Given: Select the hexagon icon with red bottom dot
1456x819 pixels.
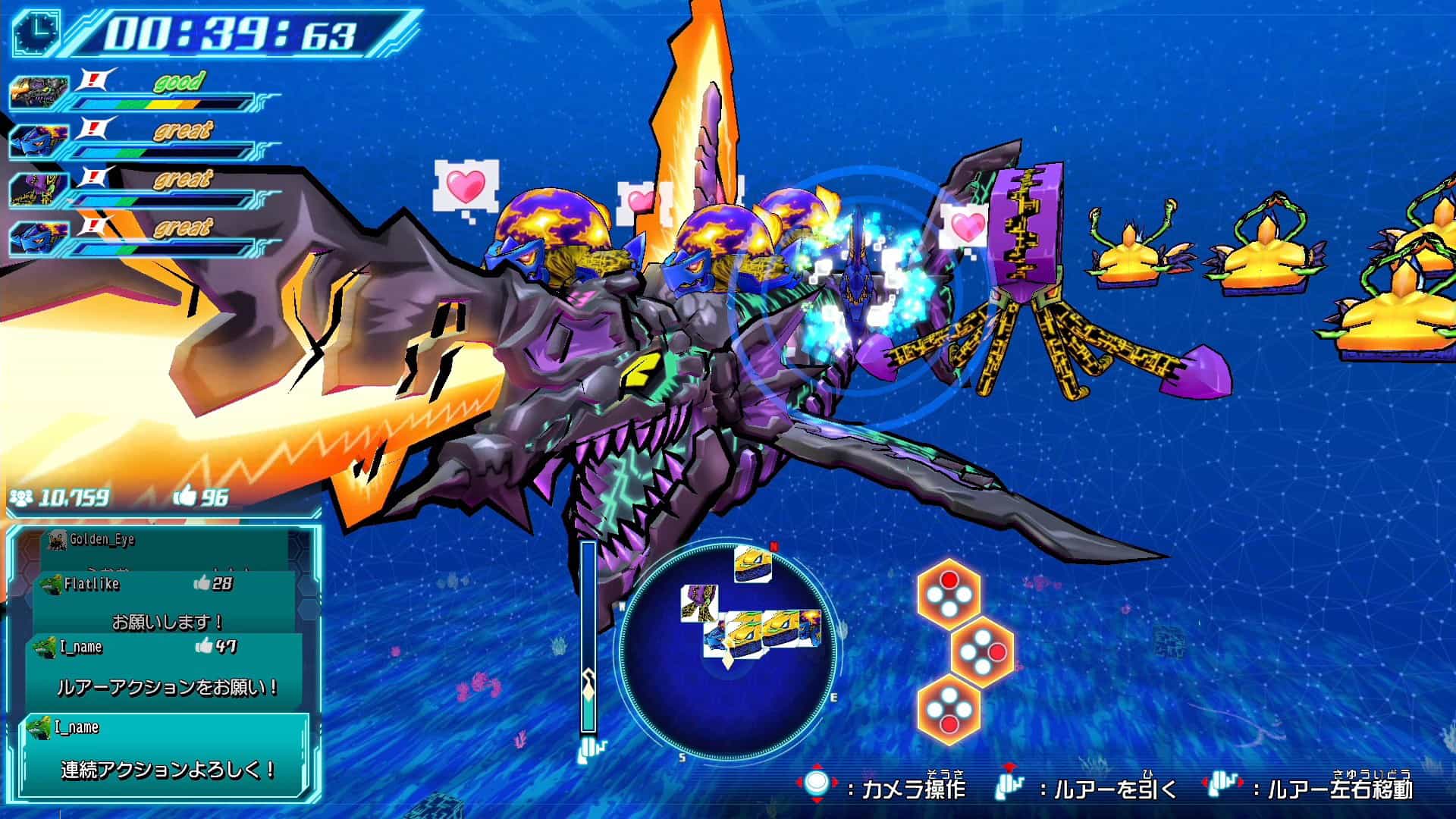Looking at the screenshot, I should [x=948, y=710].
